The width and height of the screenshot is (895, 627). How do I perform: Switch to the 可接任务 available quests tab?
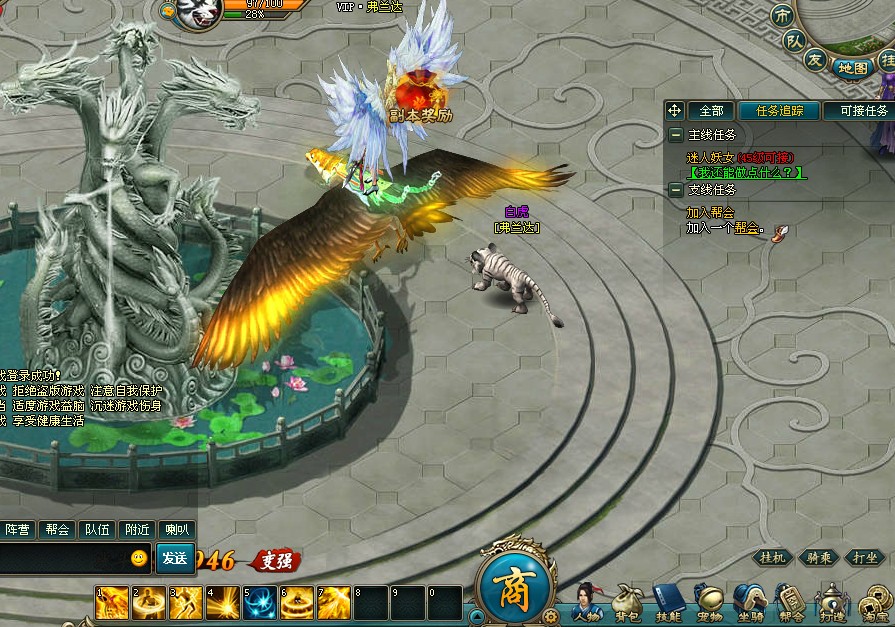pyautogui.click(x=863, y=111)
